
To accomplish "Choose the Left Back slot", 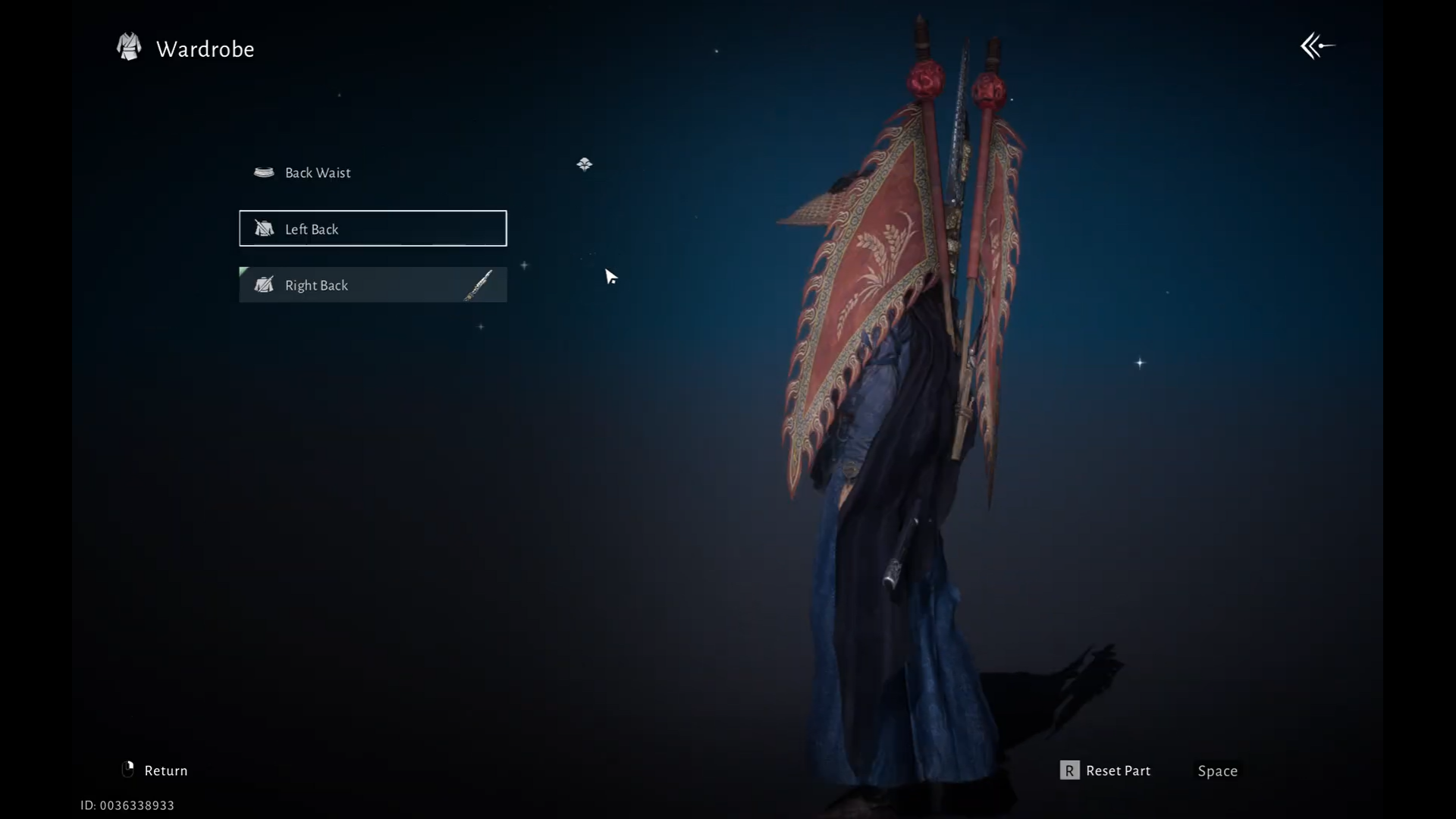I will 372,228.
